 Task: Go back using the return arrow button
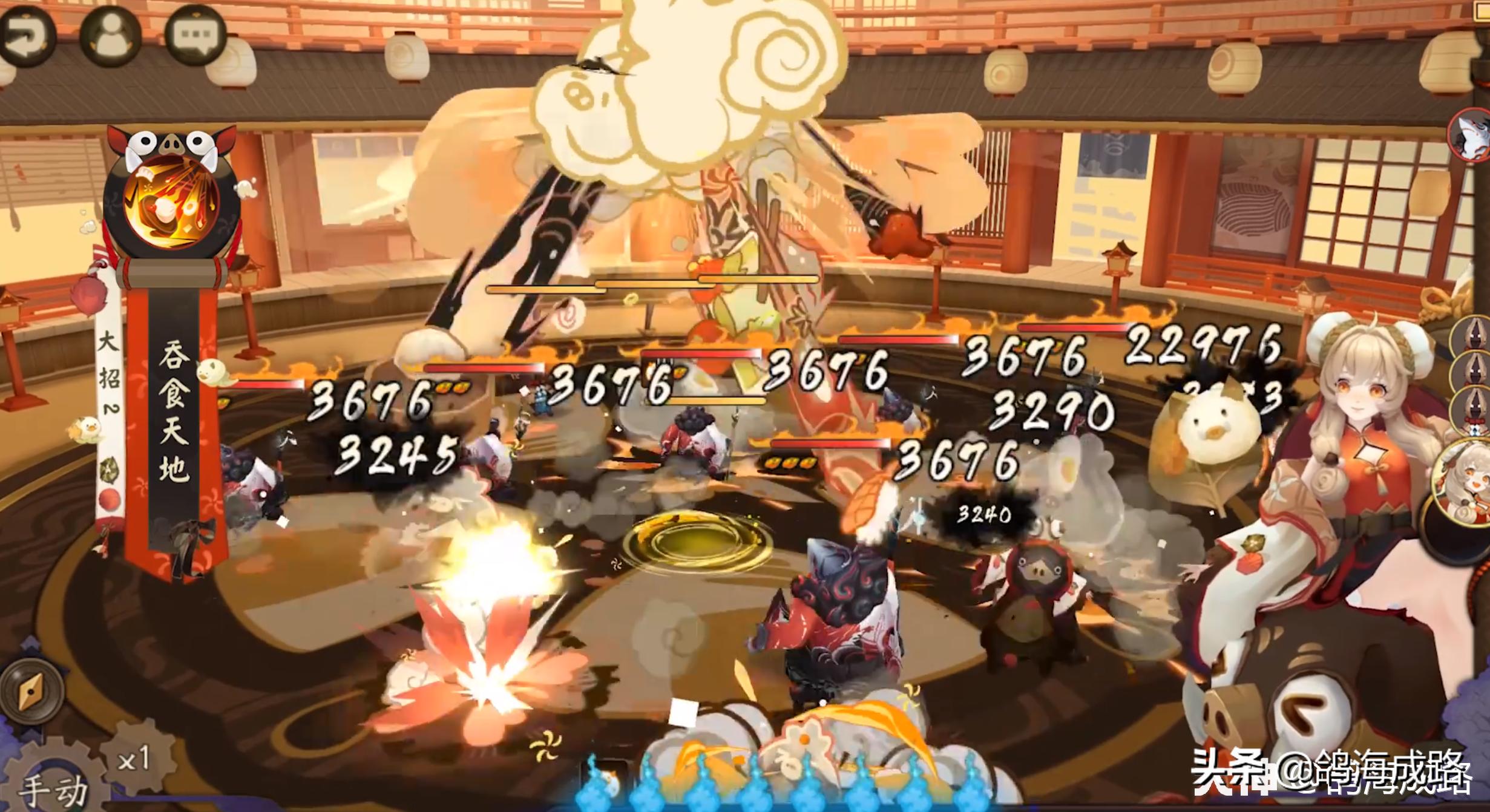click(x=26, y=36)
